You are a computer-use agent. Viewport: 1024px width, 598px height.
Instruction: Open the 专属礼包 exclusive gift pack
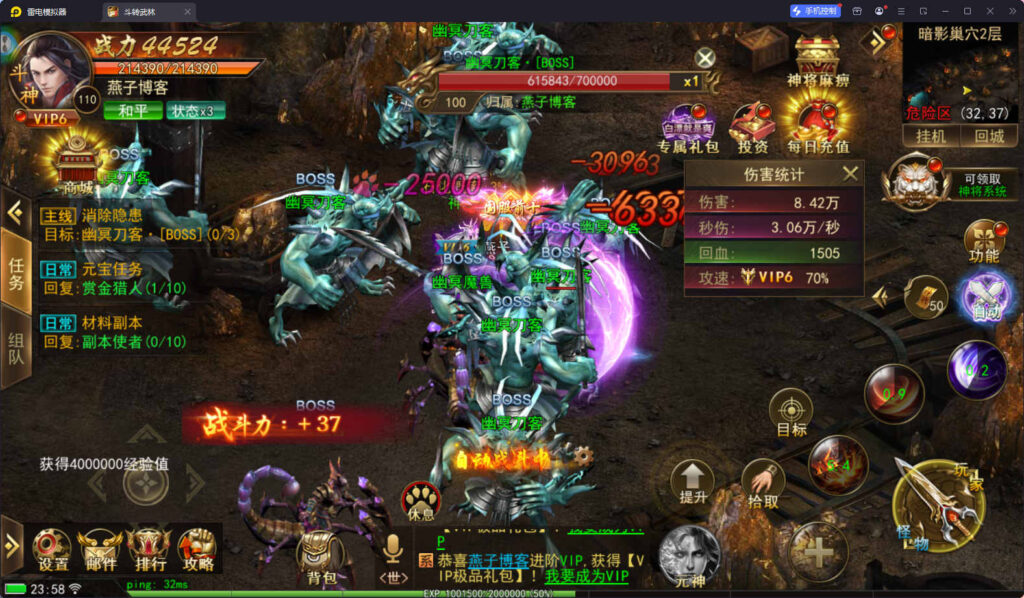688,127
